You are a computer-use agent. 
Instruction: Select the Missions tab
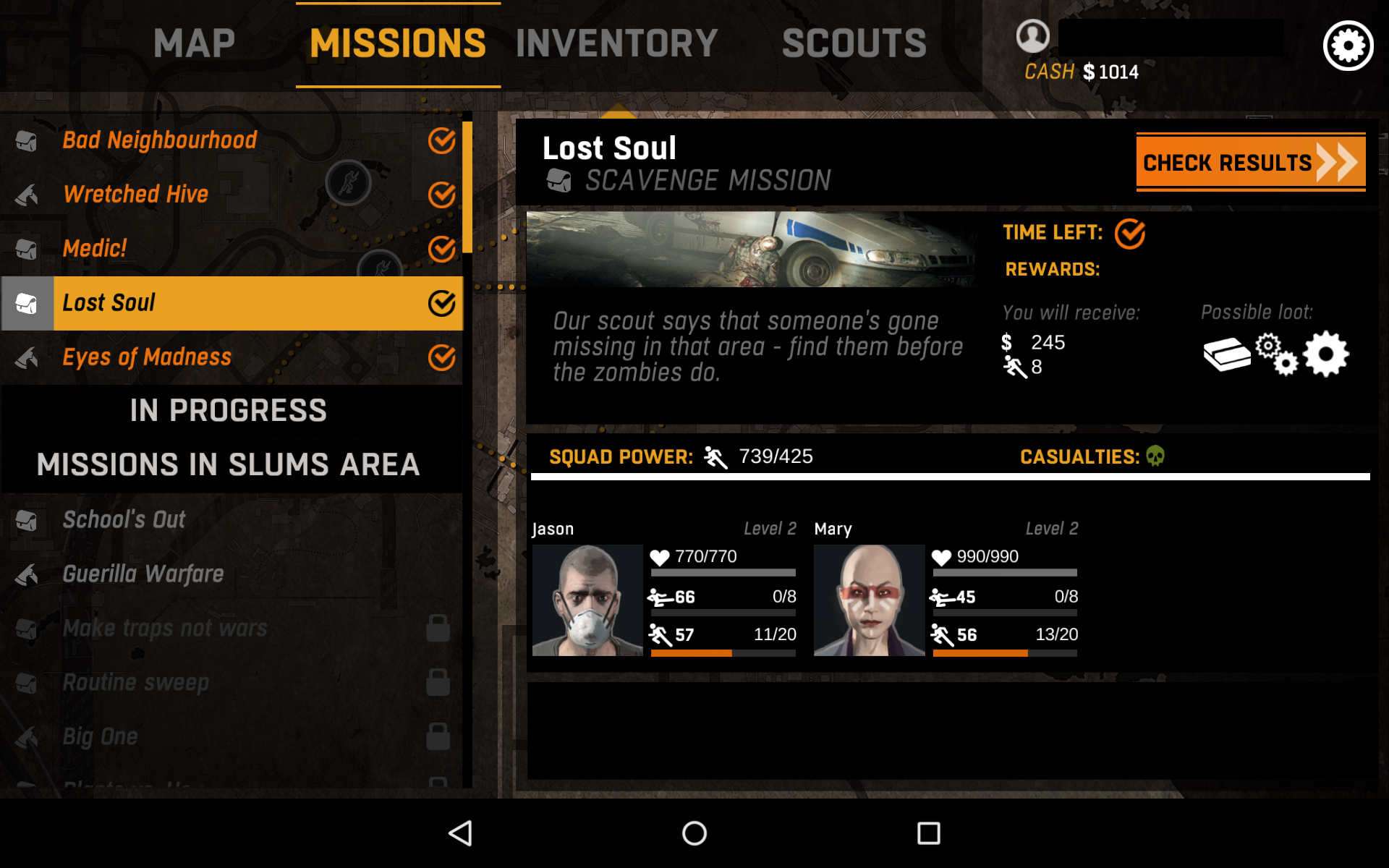[x=398, y=43]
